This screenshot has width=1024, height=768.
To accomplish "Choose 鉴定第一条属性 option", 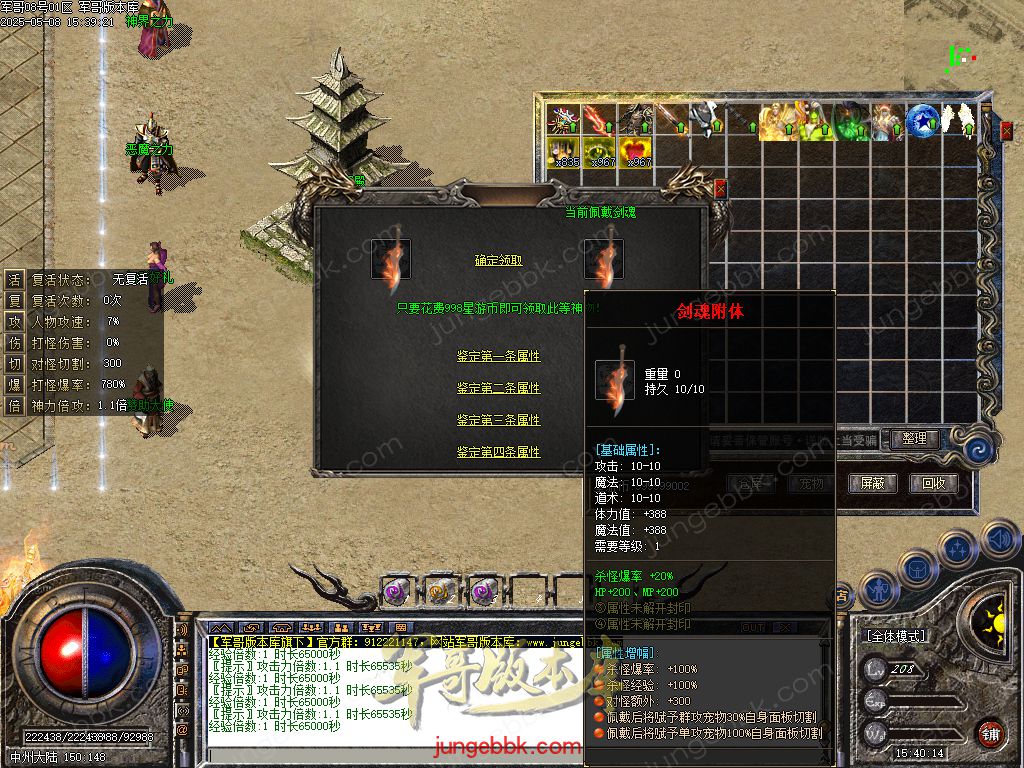I will point(498,356).
